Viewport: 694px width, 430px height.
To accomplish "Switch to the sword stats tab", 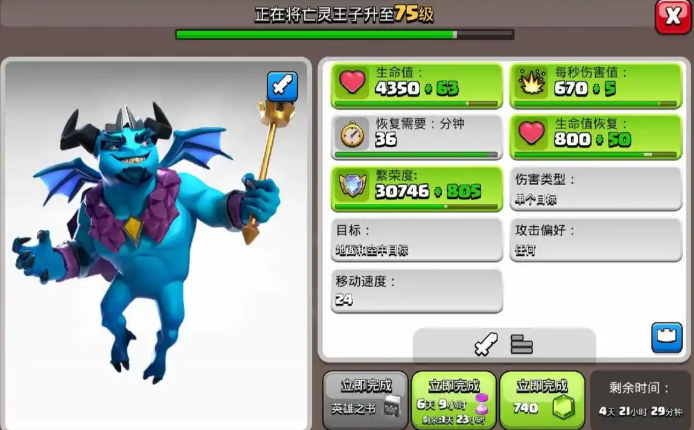I will click(486, 345).
